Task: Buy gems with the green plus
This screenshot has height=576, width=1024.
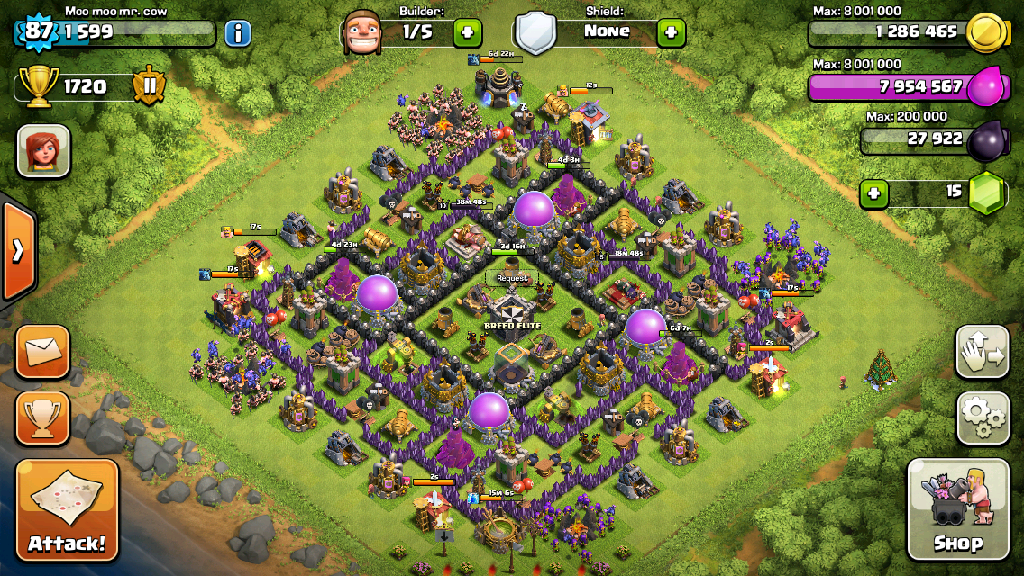Action: (x=875, y=192)
